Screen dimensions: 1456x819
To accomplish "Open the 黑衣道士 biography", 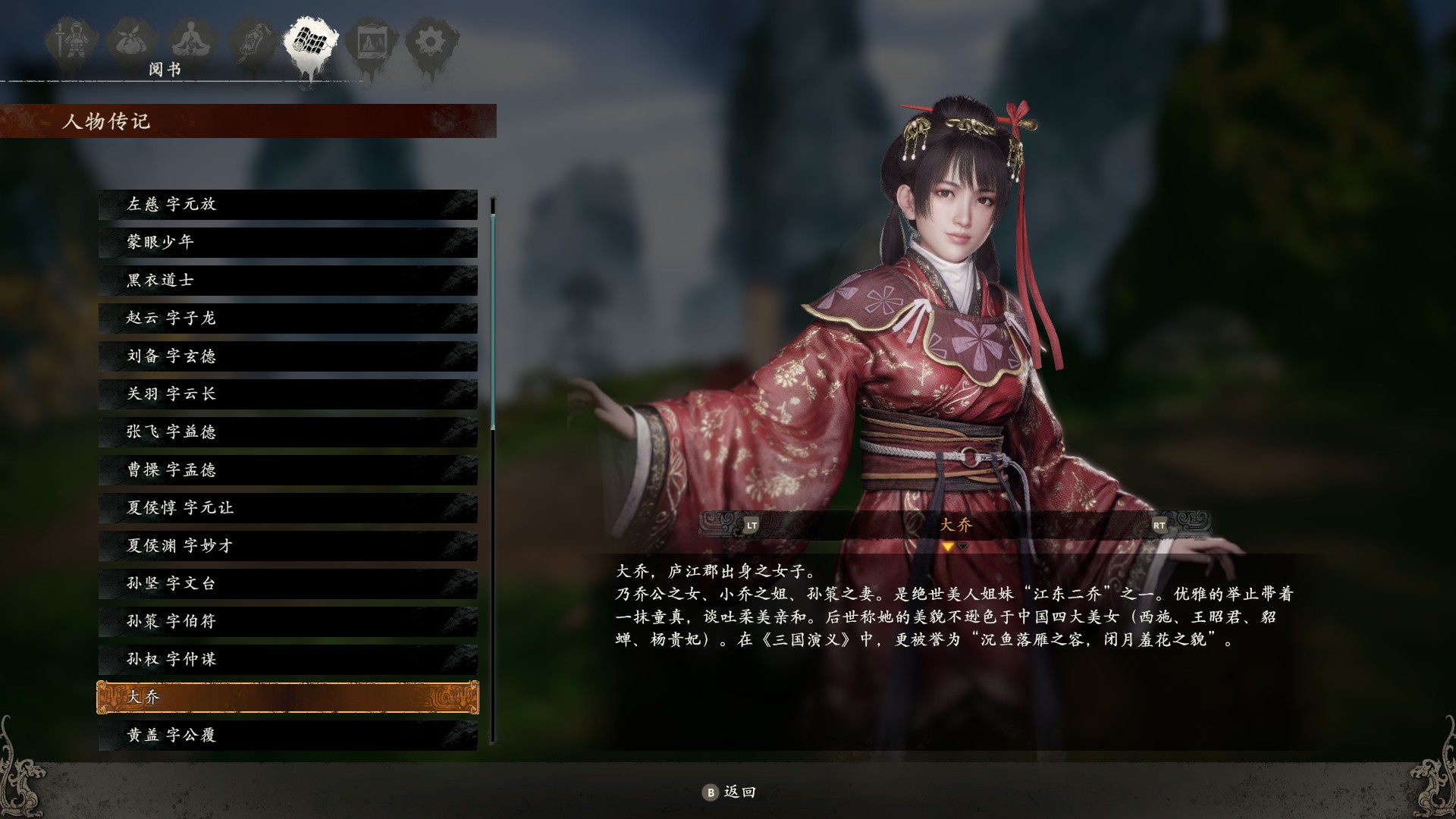I will tap(288, 280).
